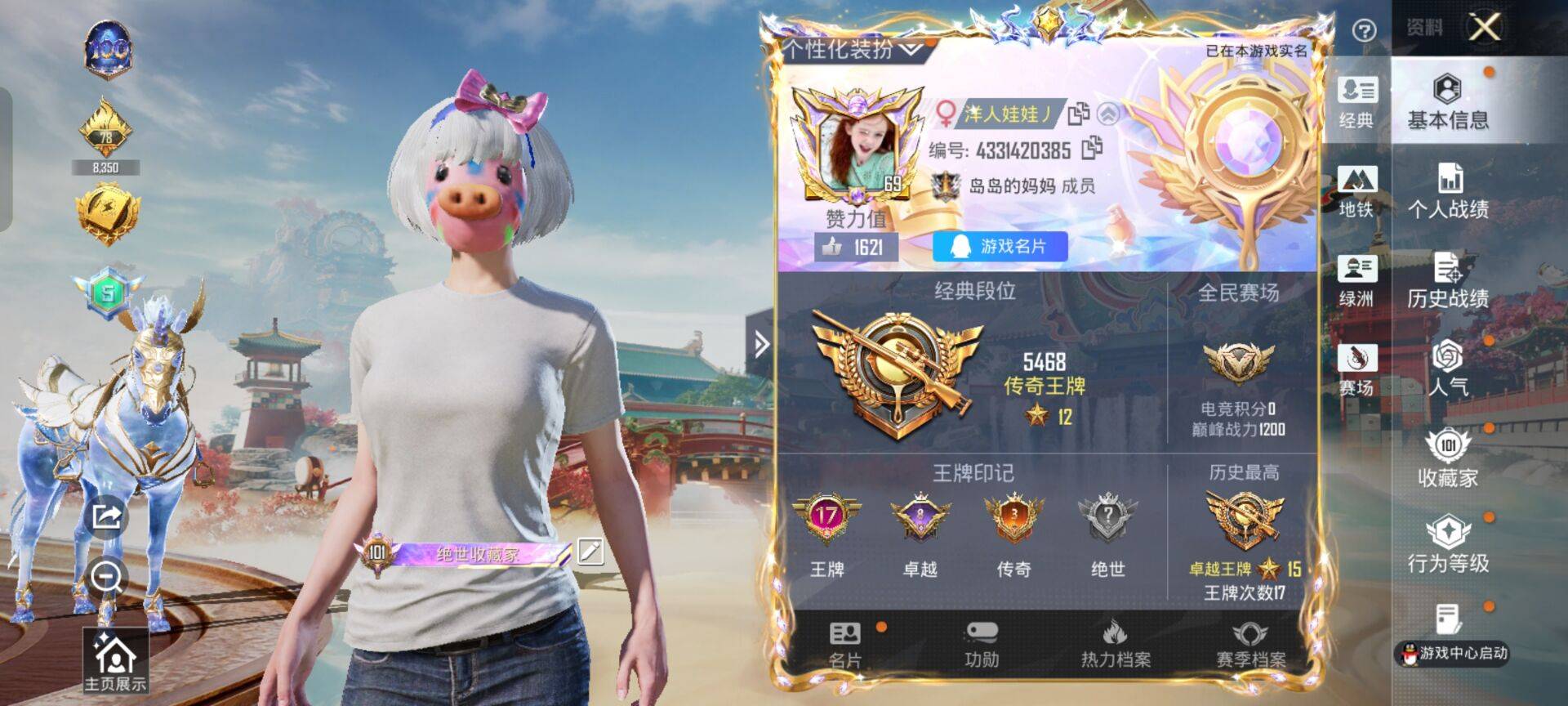Select the 赛场 arena mode tab

(x=1356, y=369)
